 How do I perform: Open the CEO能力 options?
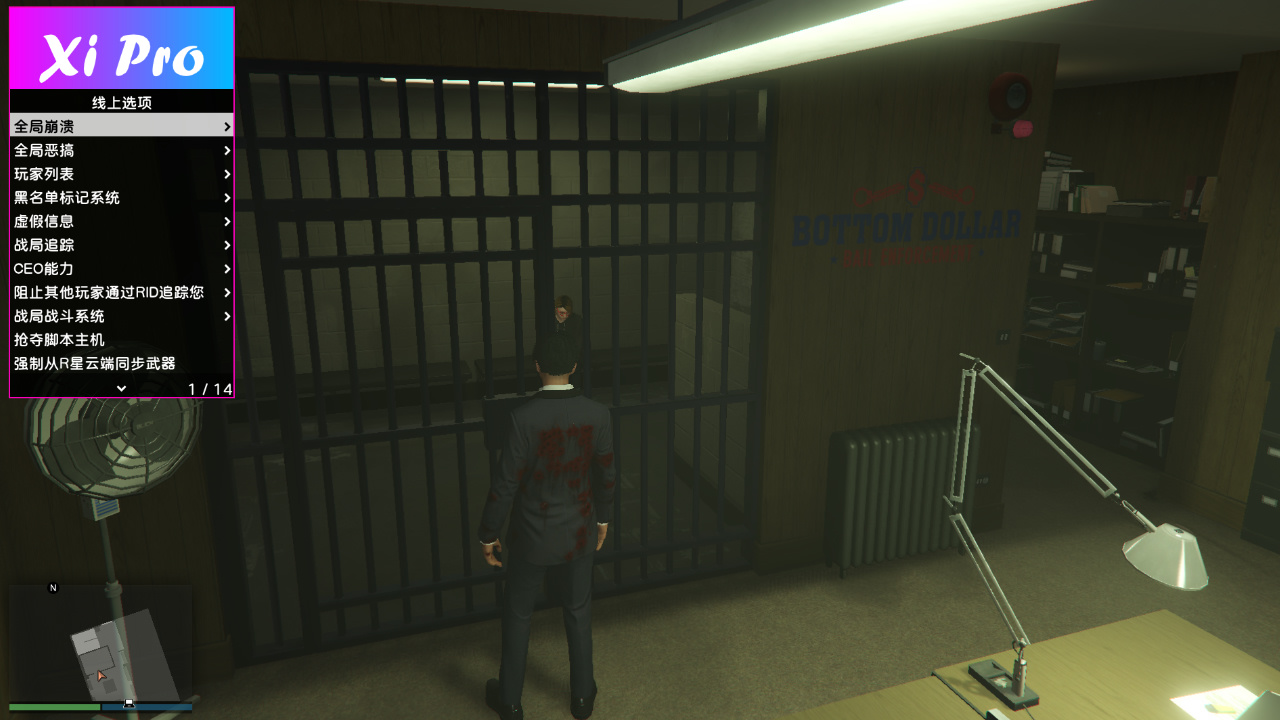(x=122, y=269)
